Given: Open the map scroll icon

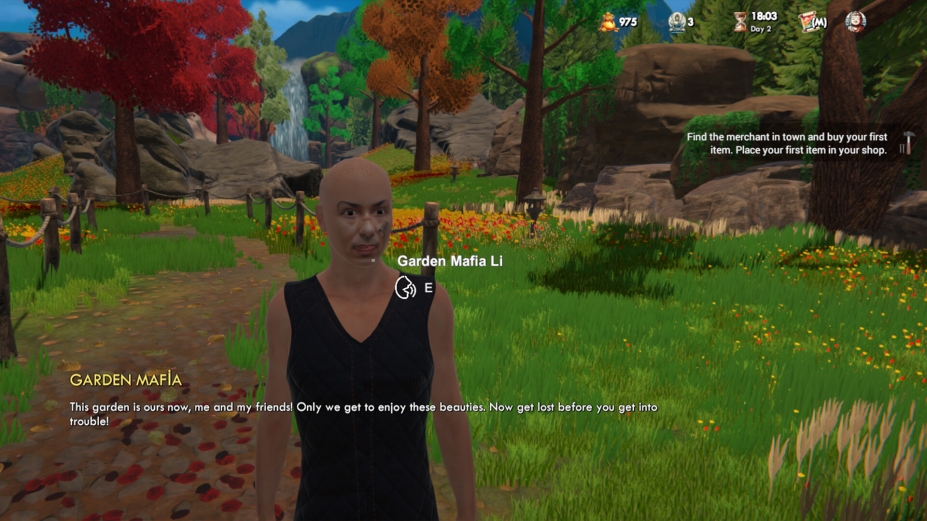Looking at the screenshot, I should pos(811,21).
